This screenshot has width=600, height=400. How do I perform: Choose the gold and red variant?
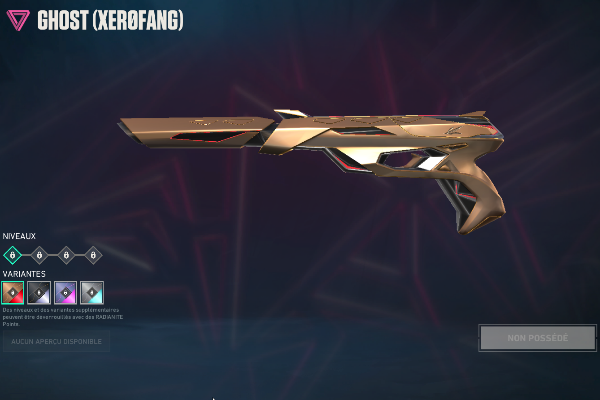point(13,292)
